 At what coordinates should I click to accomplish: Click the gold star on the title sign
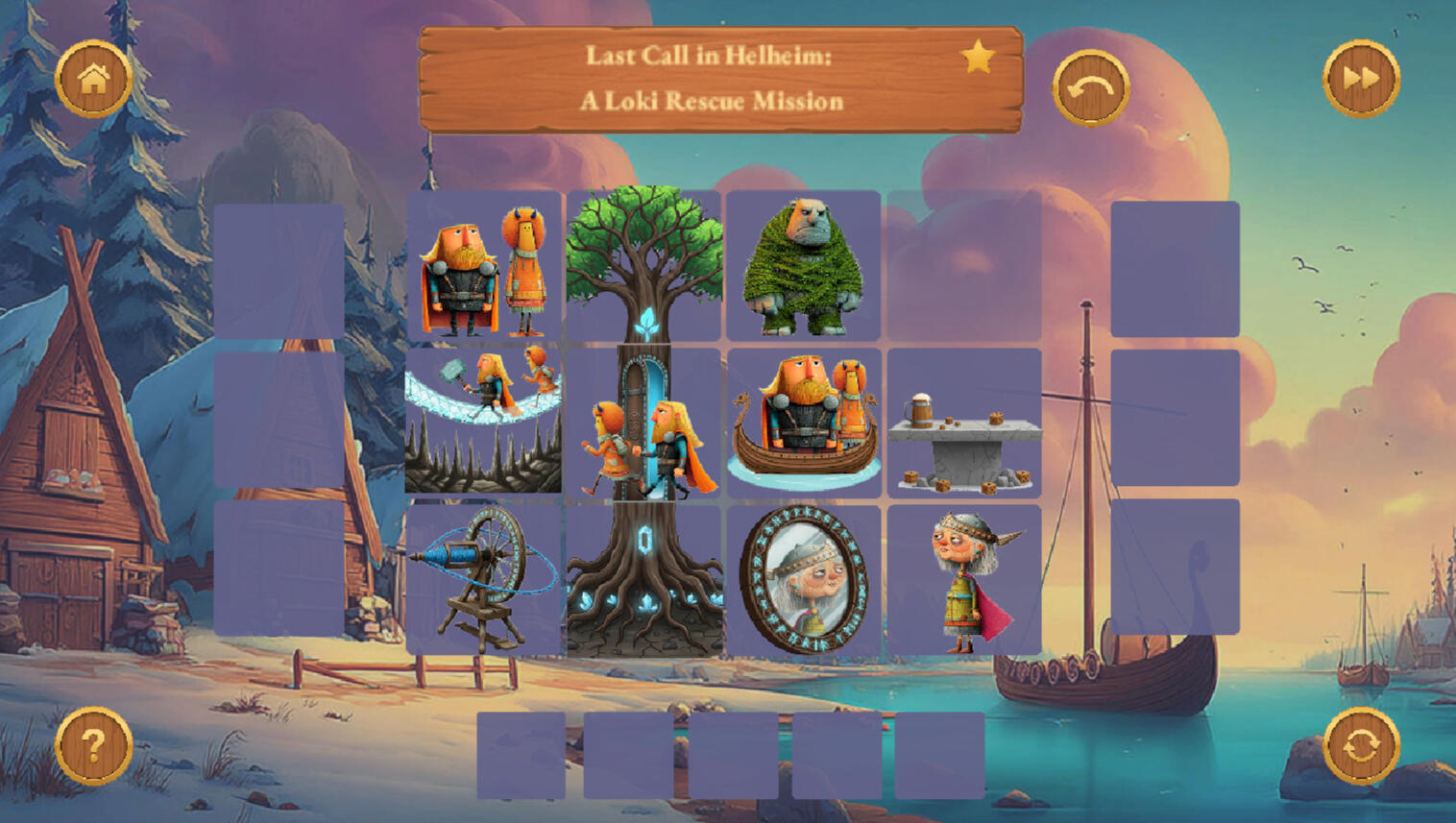pyautogui.click(x=978, y=58)
